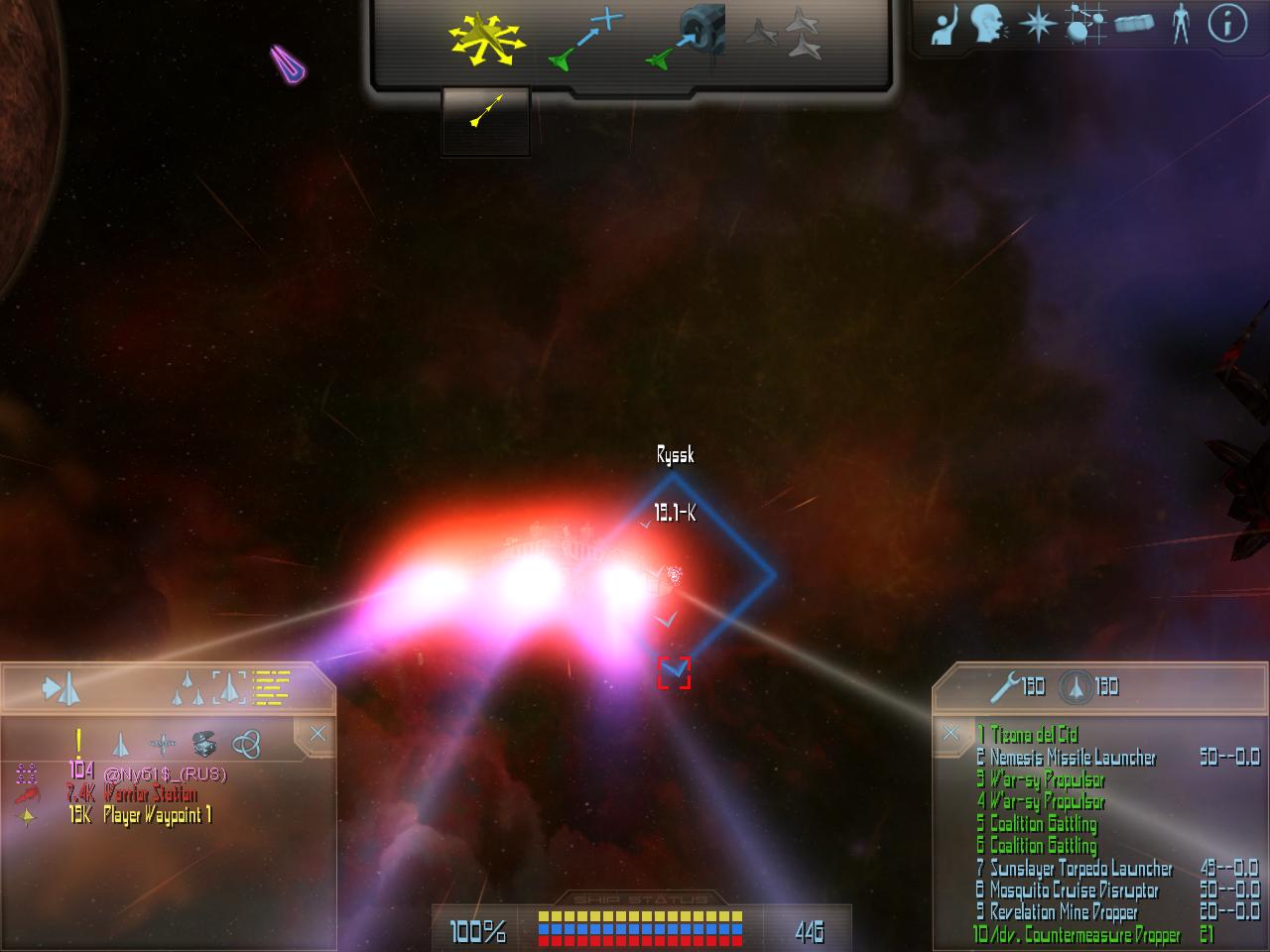The height and width of the screenshot is (952, 1270).
Task: Toggle Sunslayer Torpedo Launcher weapon
Action: coord(1080,869)
